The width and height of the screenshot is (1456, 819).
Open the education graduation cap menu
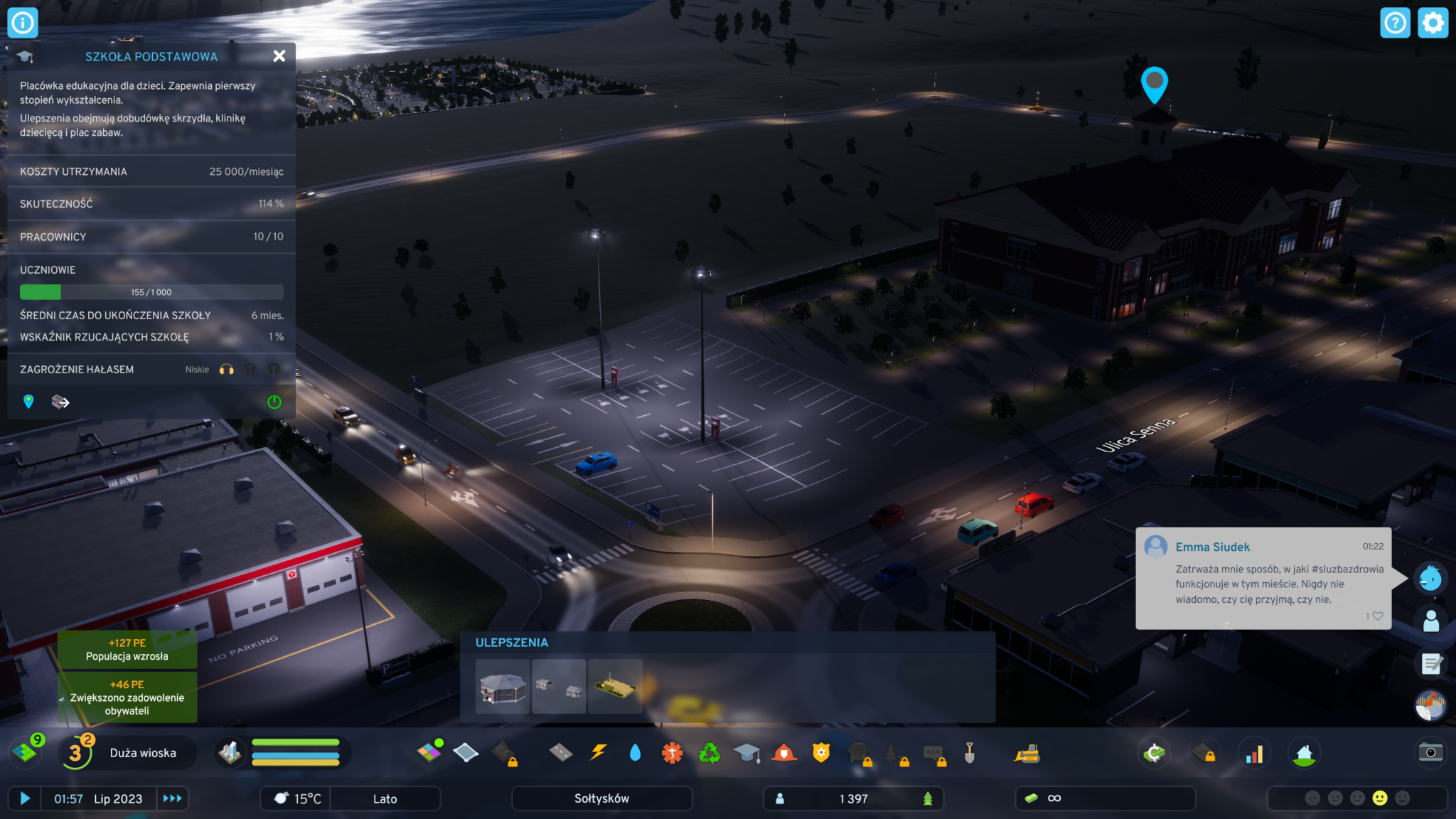746,753
